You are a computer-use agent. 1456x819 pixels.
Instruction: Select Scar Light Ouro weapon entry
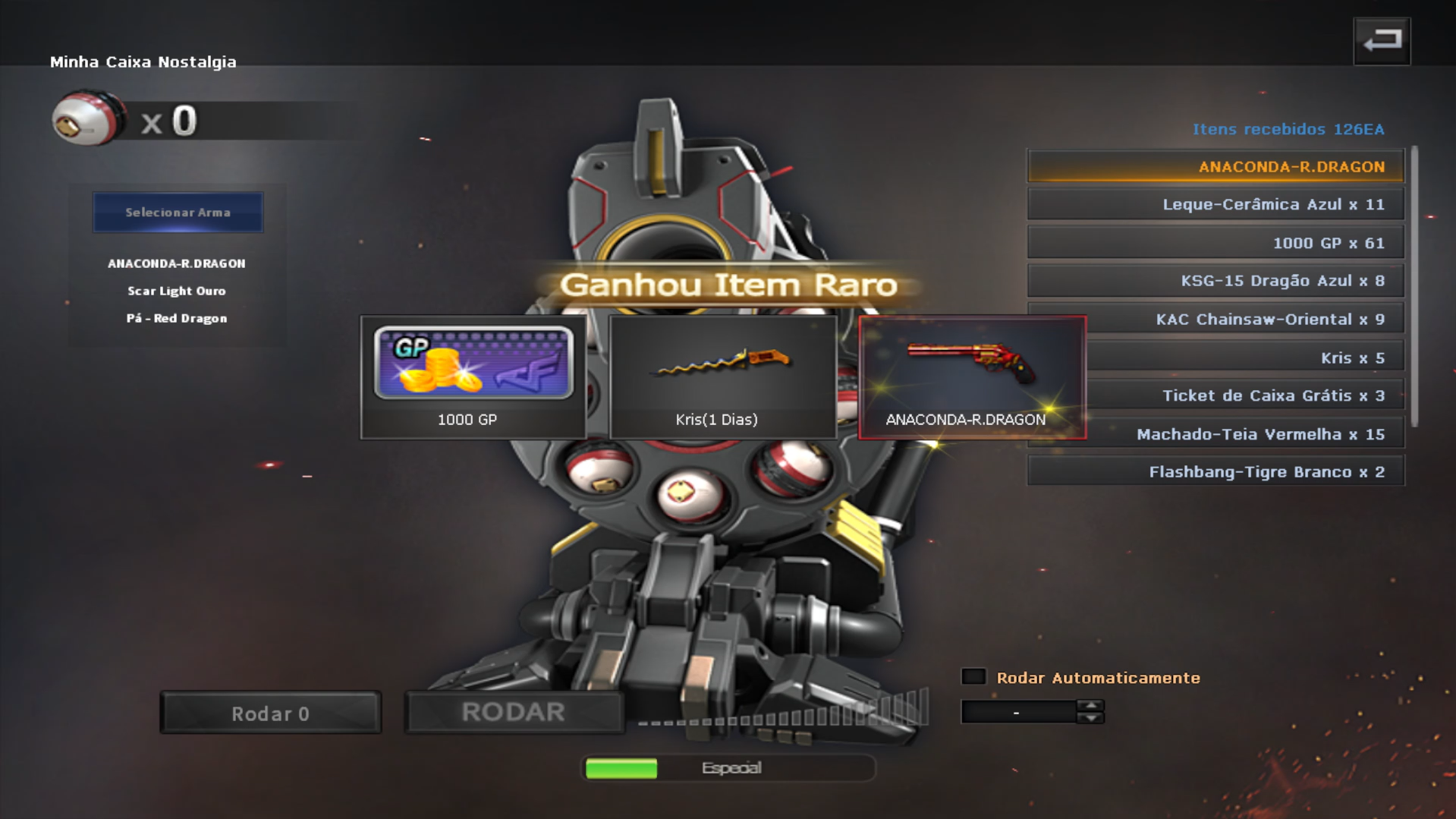click(x=176, y=291)
